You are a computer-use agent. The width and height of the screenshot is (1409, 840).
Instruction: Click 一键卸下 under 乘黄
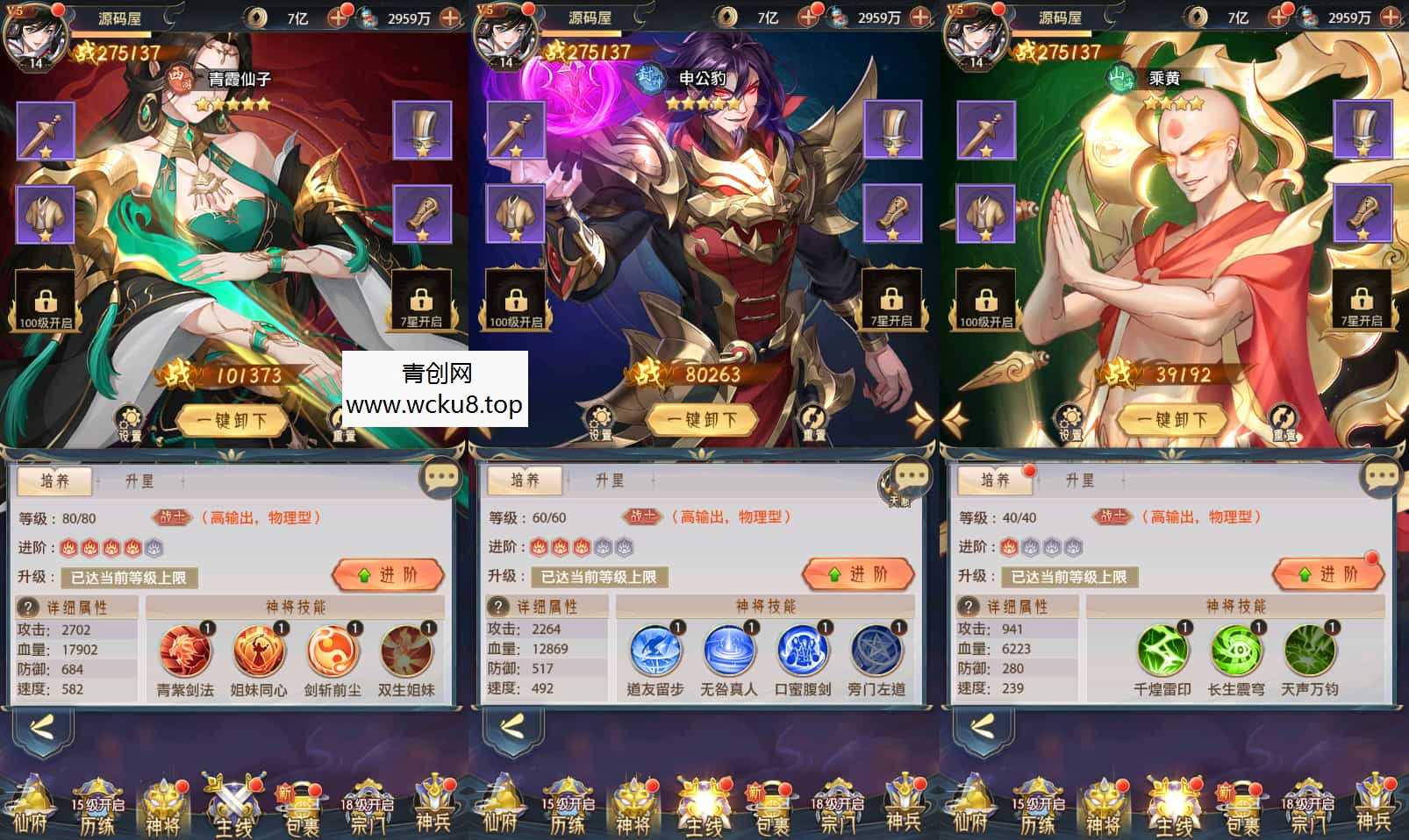(x=1173, y=419)
